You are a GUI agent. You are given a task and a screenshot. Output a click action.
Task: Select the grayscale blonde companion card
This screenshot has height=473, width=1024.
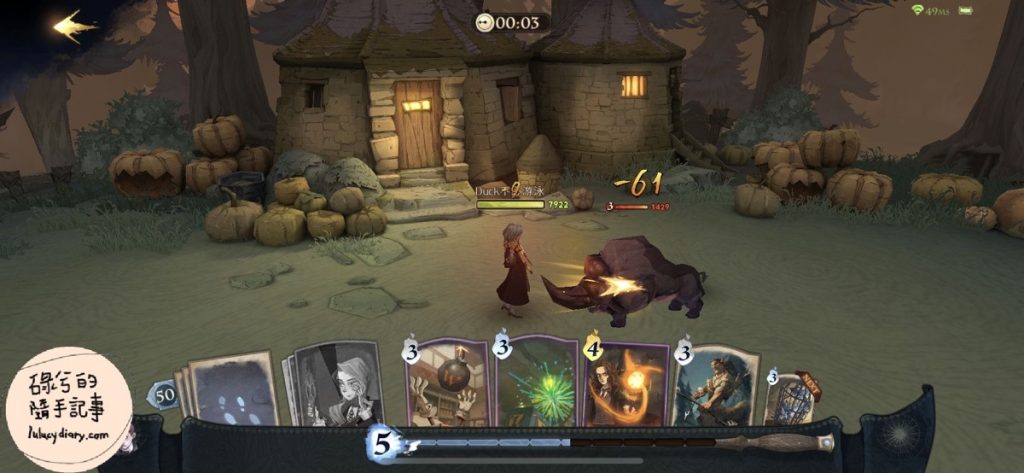tap(338, 384)
